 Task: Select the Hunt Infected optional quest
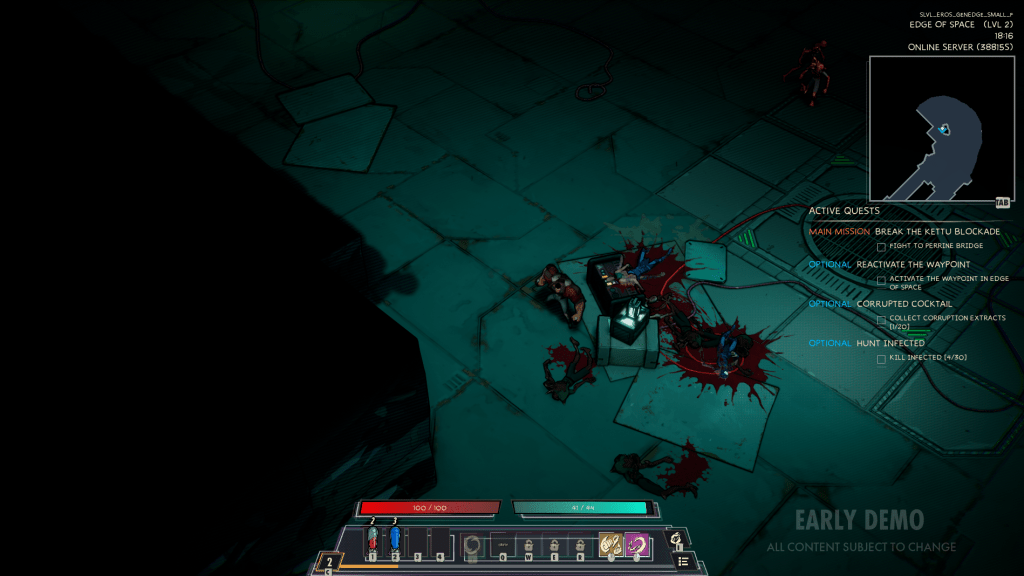point(890,343)
